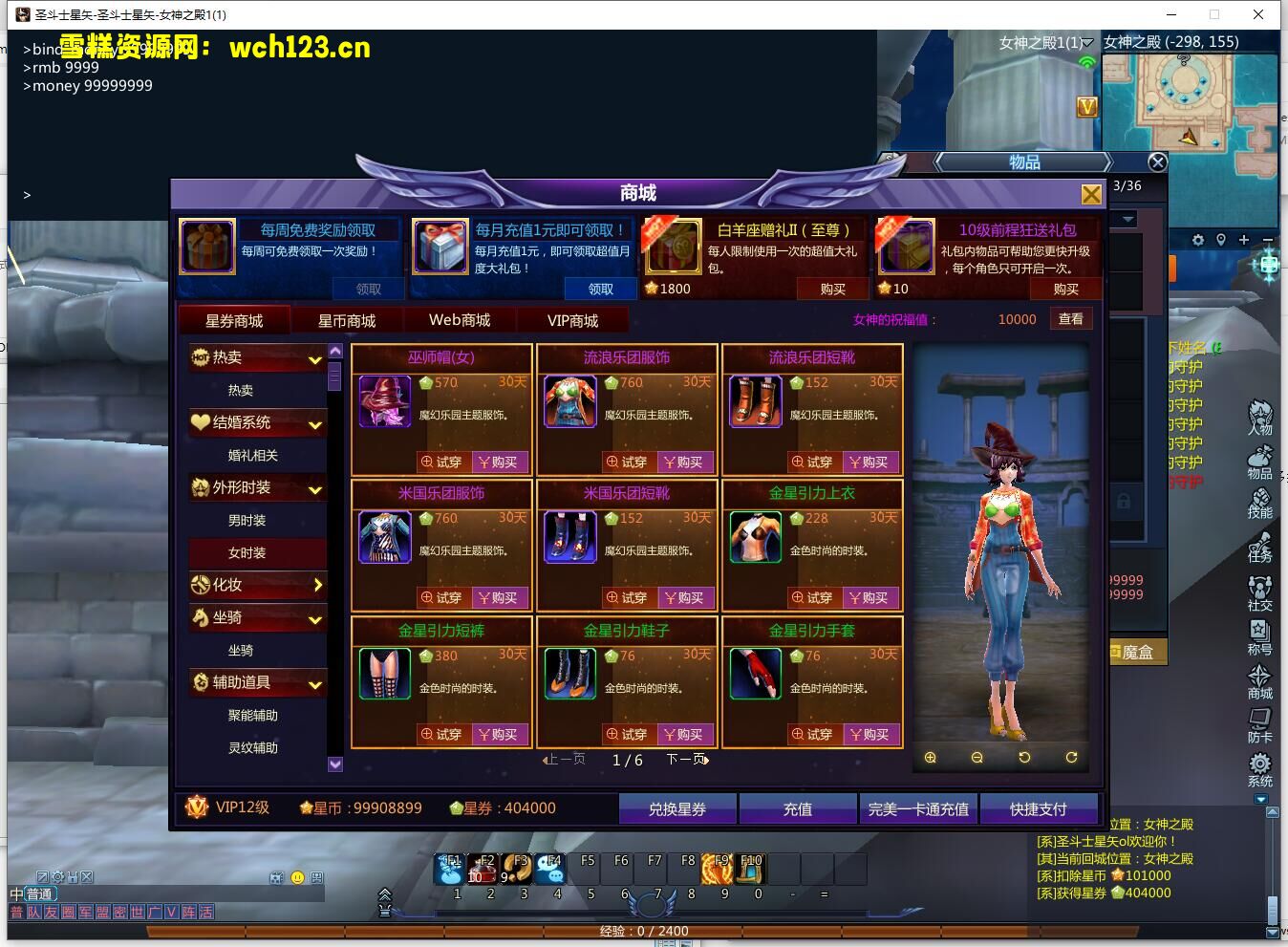Claim the monthly gift with 领取 button
The height and width of the screenshot is (947, 1288).
[600, 289]
